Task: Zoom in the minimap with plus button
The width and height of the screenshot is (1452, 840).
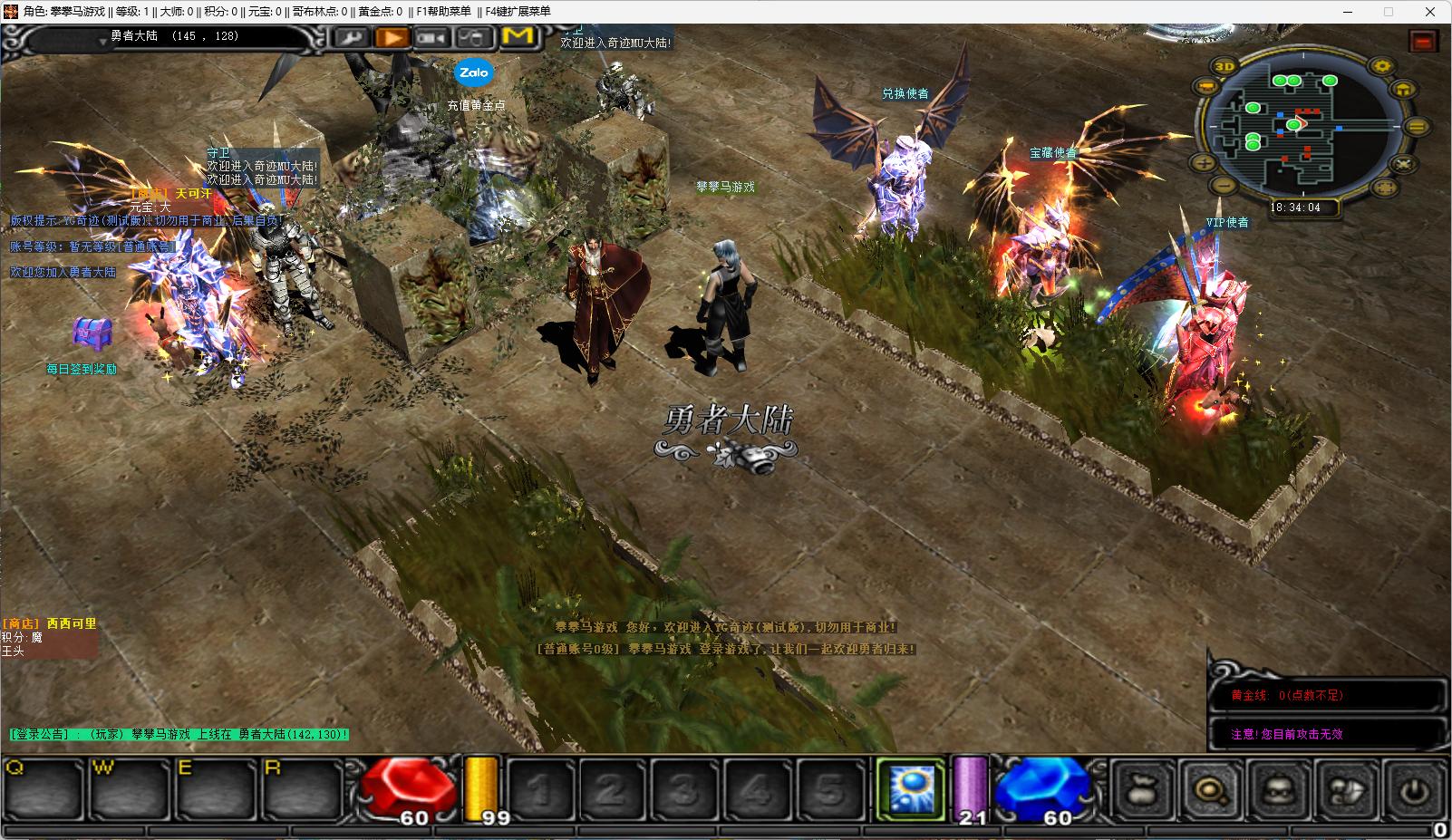Action: (1204, 164)
